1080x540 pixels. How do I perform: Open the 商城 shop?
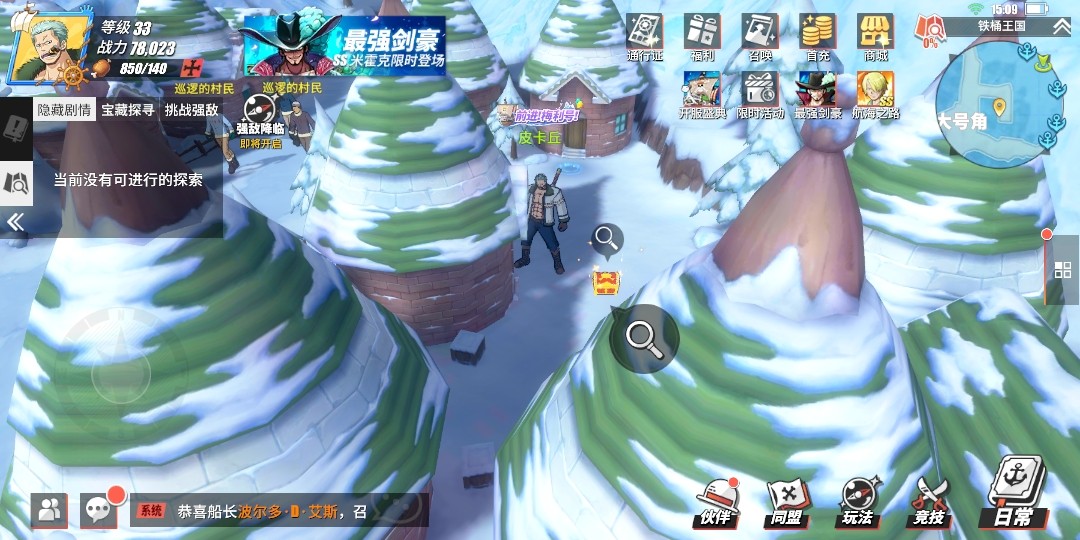875,37
